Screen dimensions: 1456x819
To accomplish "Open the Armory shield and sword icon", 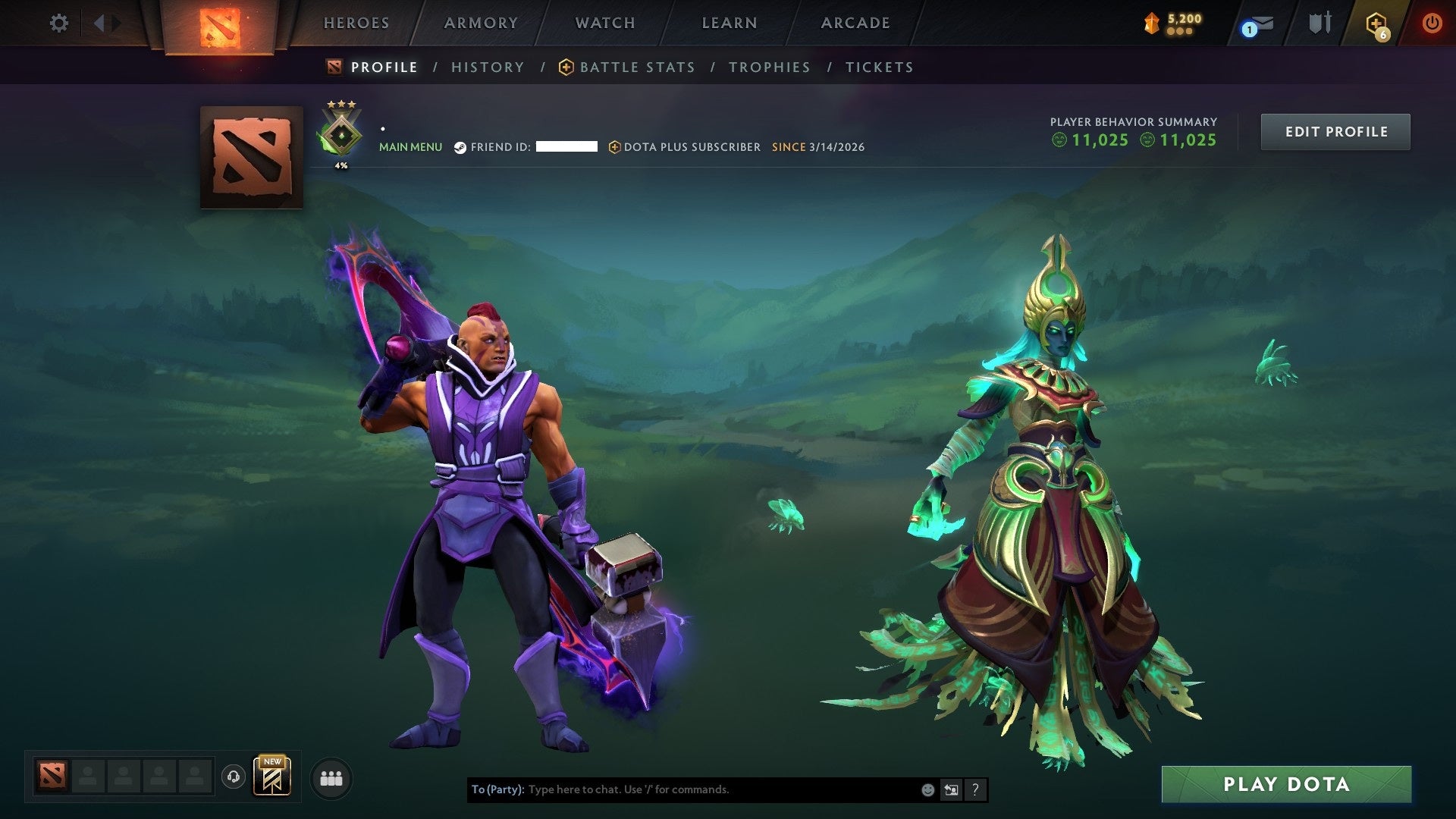I will click(x=1319, y=23).
